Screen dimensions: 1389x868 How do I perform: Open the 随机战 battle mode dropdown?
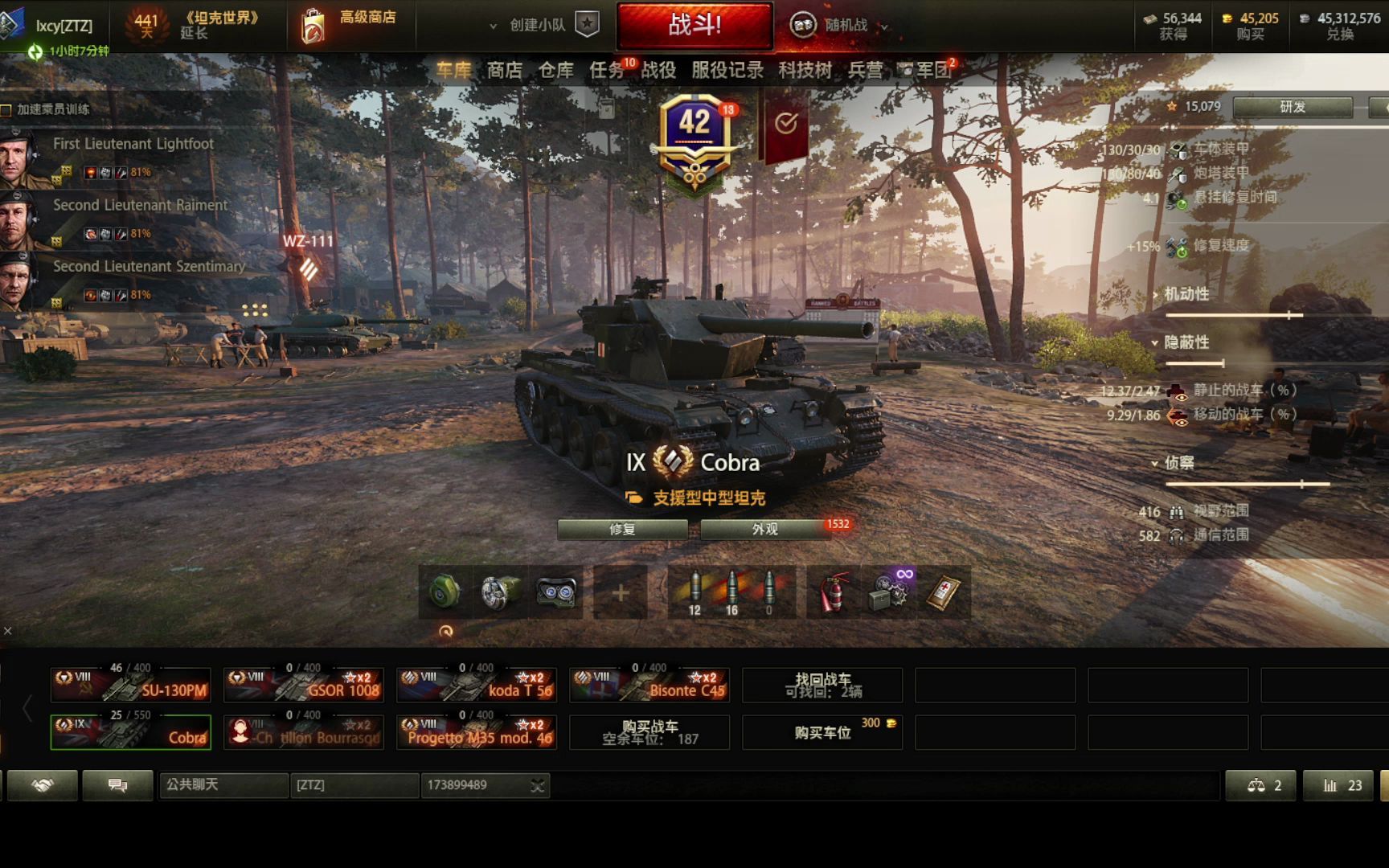(840, 26)
